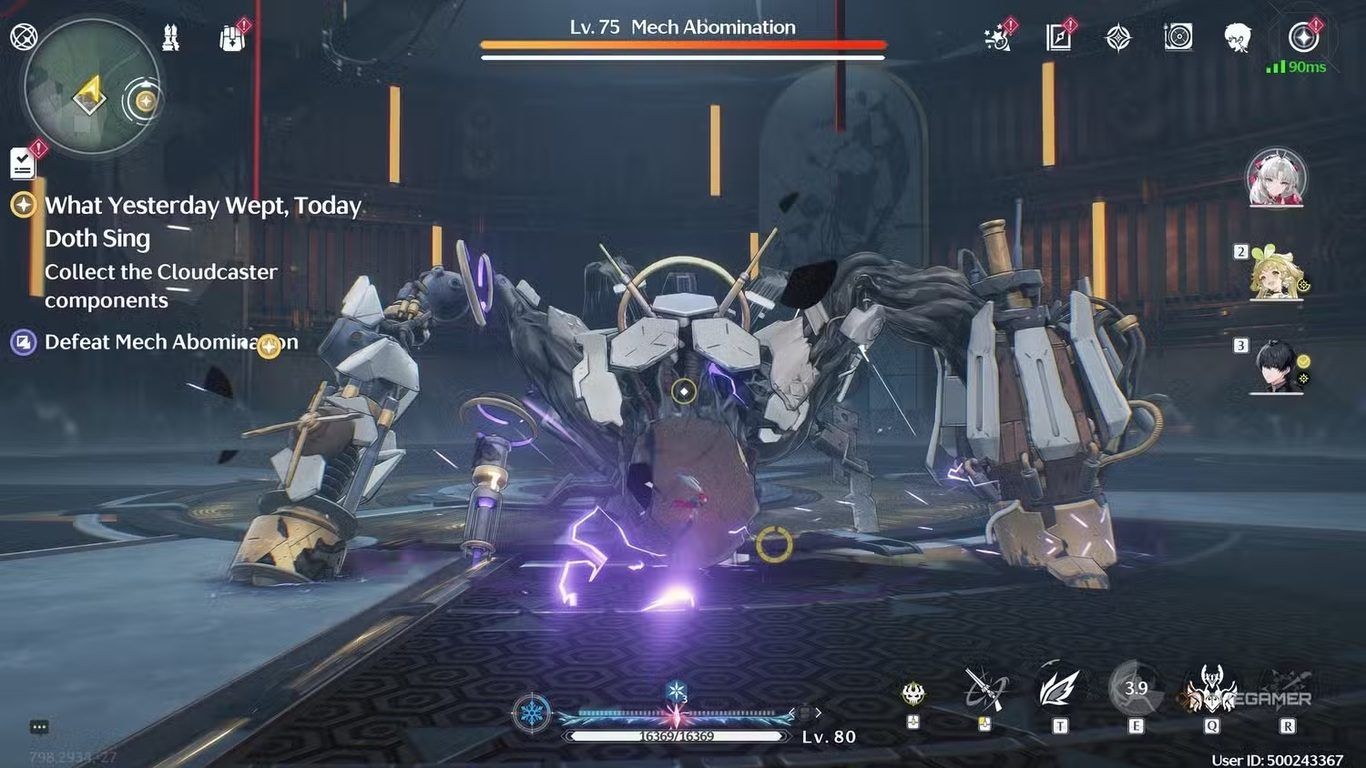This screenshot has width=1366, height=768.
Task: Open the four-pointed star convene icon
Action: click(1118, 38)
